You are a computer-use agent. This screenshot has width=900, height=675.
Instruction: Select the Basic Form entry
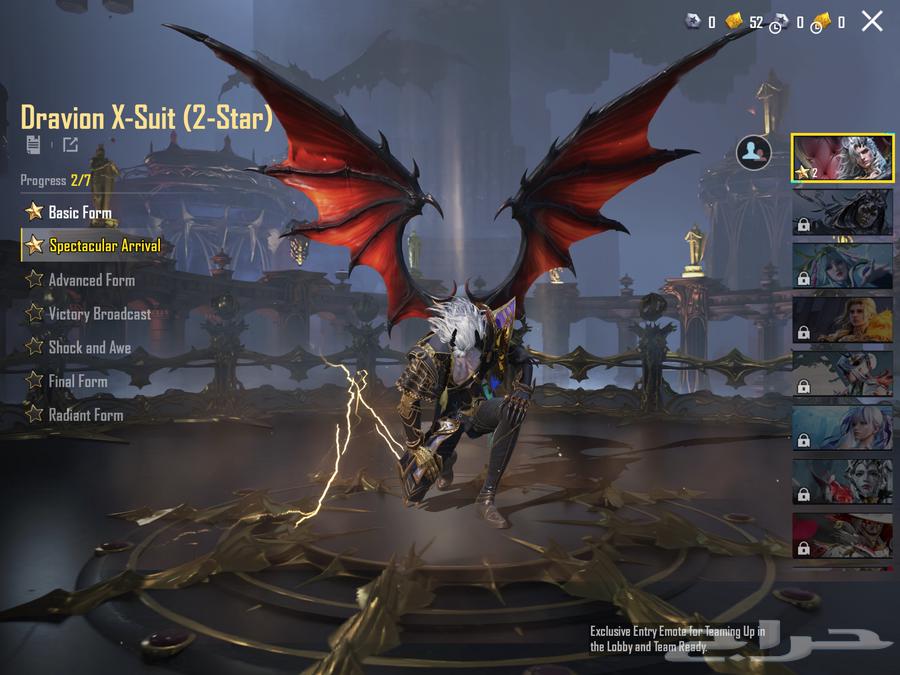click(x=80, y=212)
